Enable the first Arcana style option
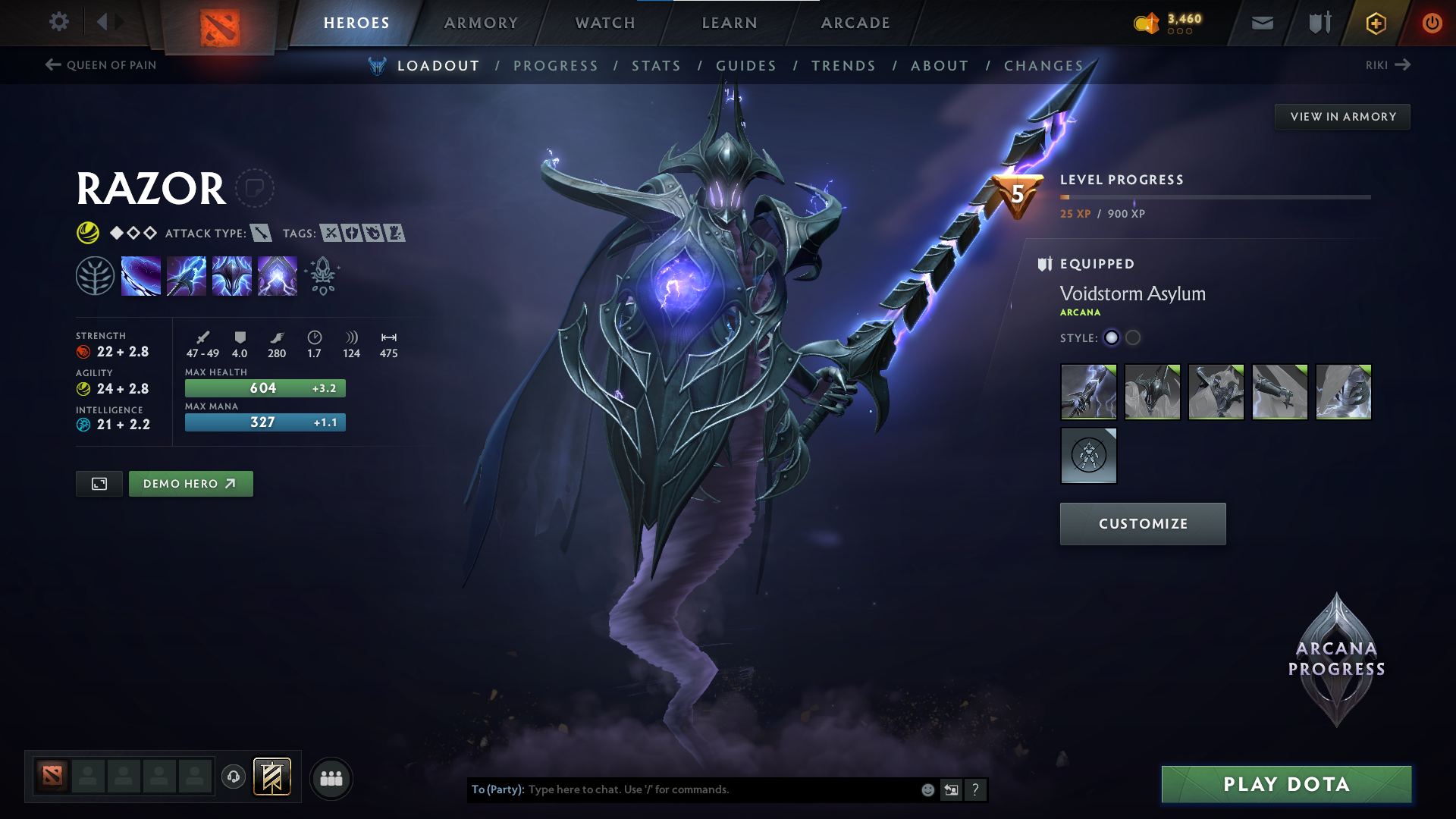Screen dimensions: 1456x819 (x=1112, y=338)
